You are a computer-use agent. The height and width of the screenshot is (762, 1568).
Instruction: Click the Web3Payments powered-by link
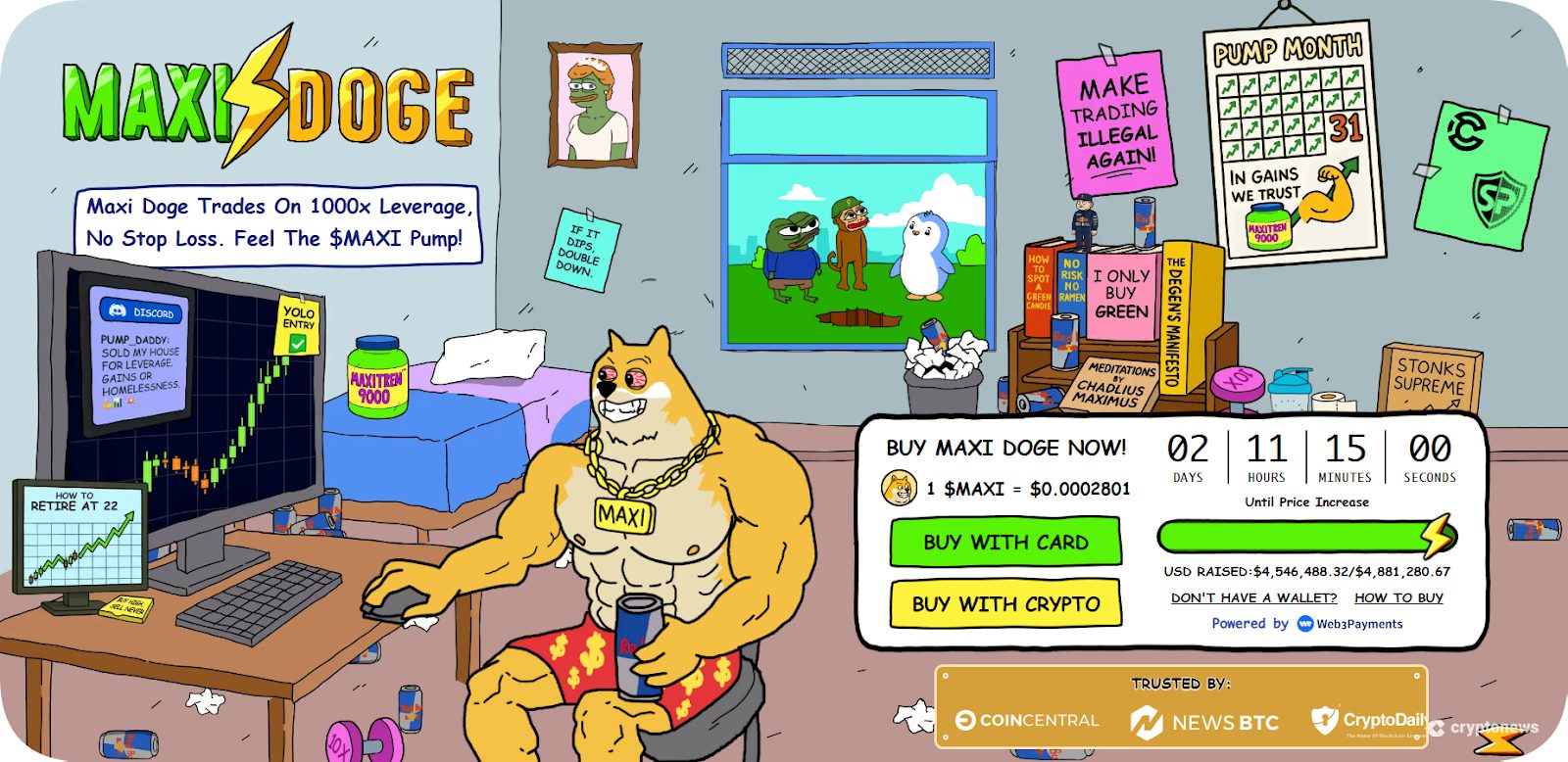tap(1361, 624)
